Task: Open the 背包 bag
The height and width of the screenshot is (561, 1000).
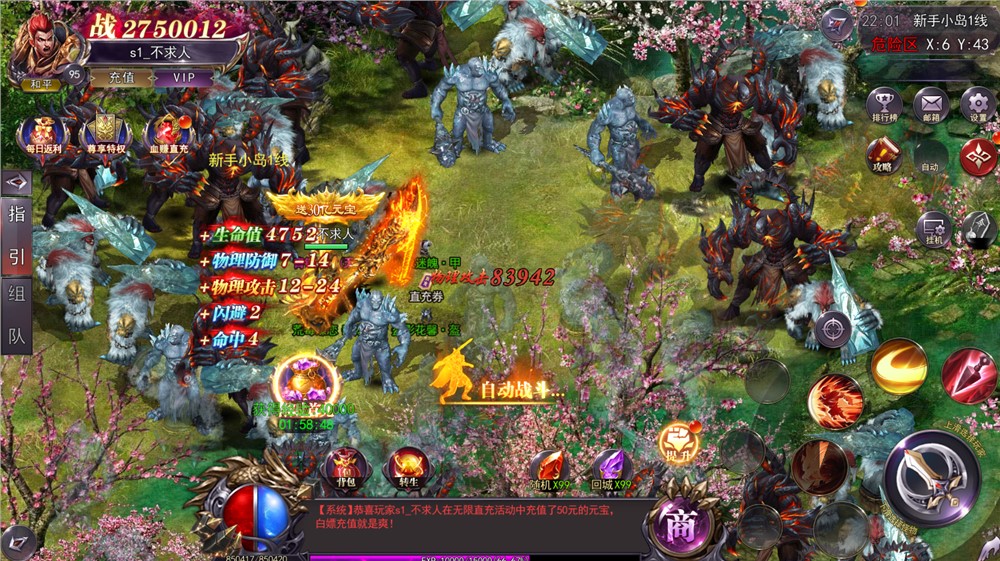Action: (x=346, y=467)
